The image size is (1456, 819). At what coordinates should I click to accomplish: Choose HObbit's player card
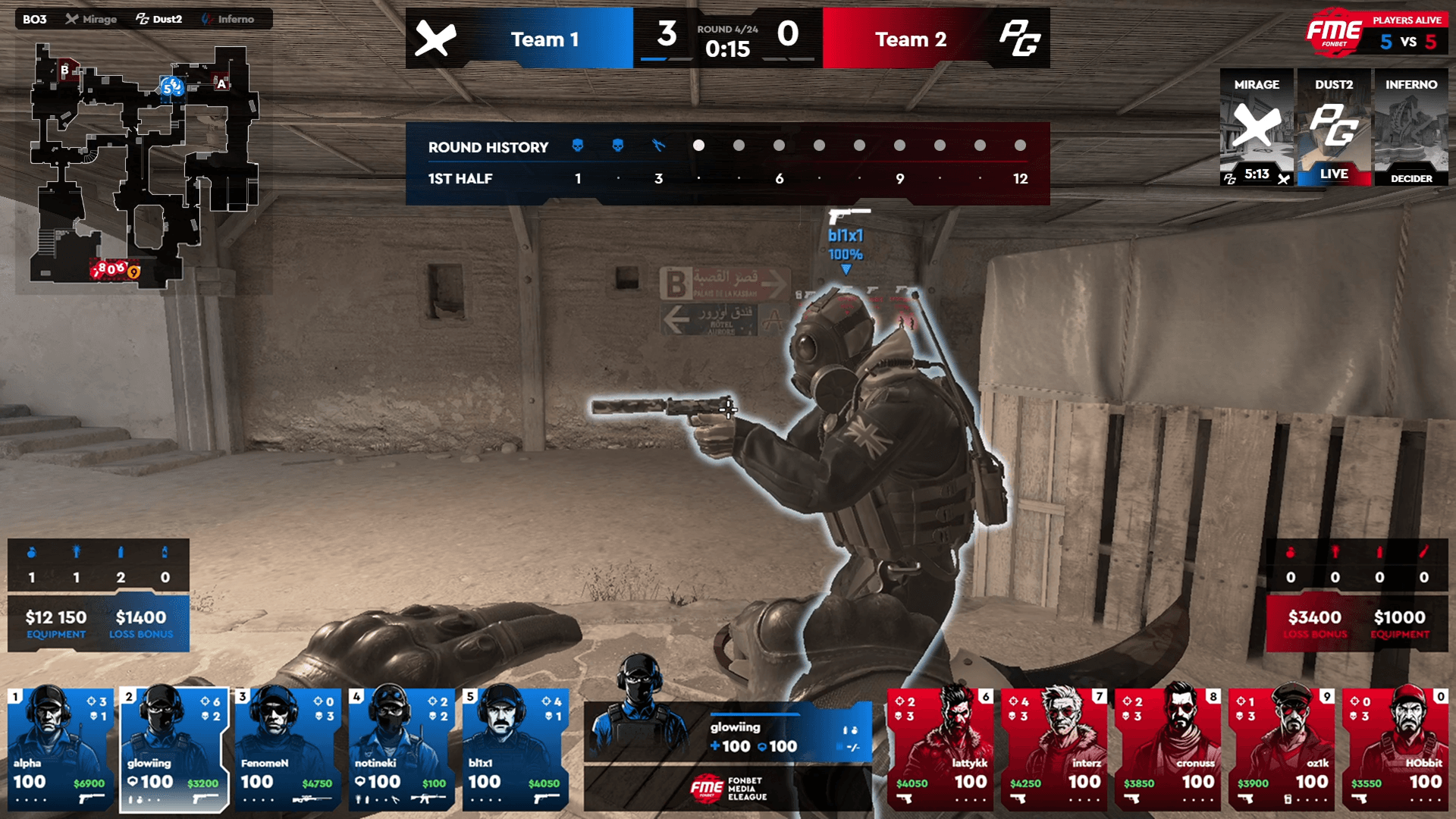[1395, 748]
